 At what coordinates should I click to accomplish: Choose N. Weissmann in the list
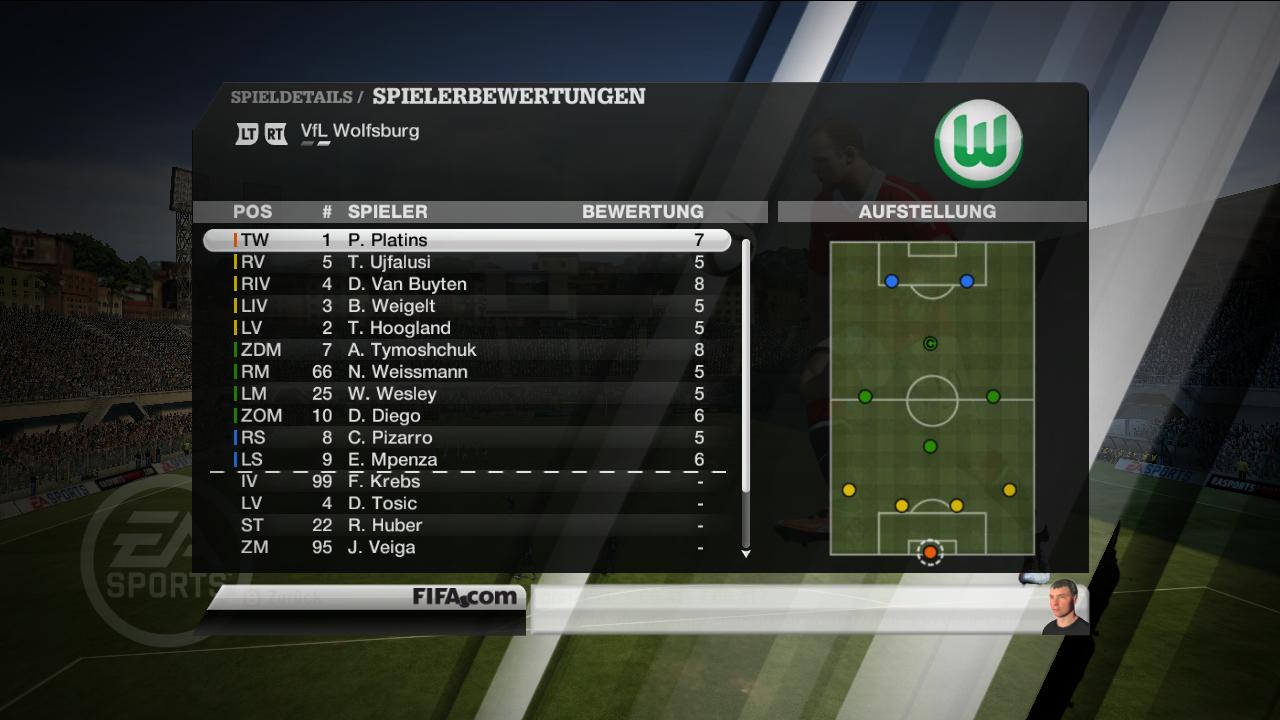[466, 372]
